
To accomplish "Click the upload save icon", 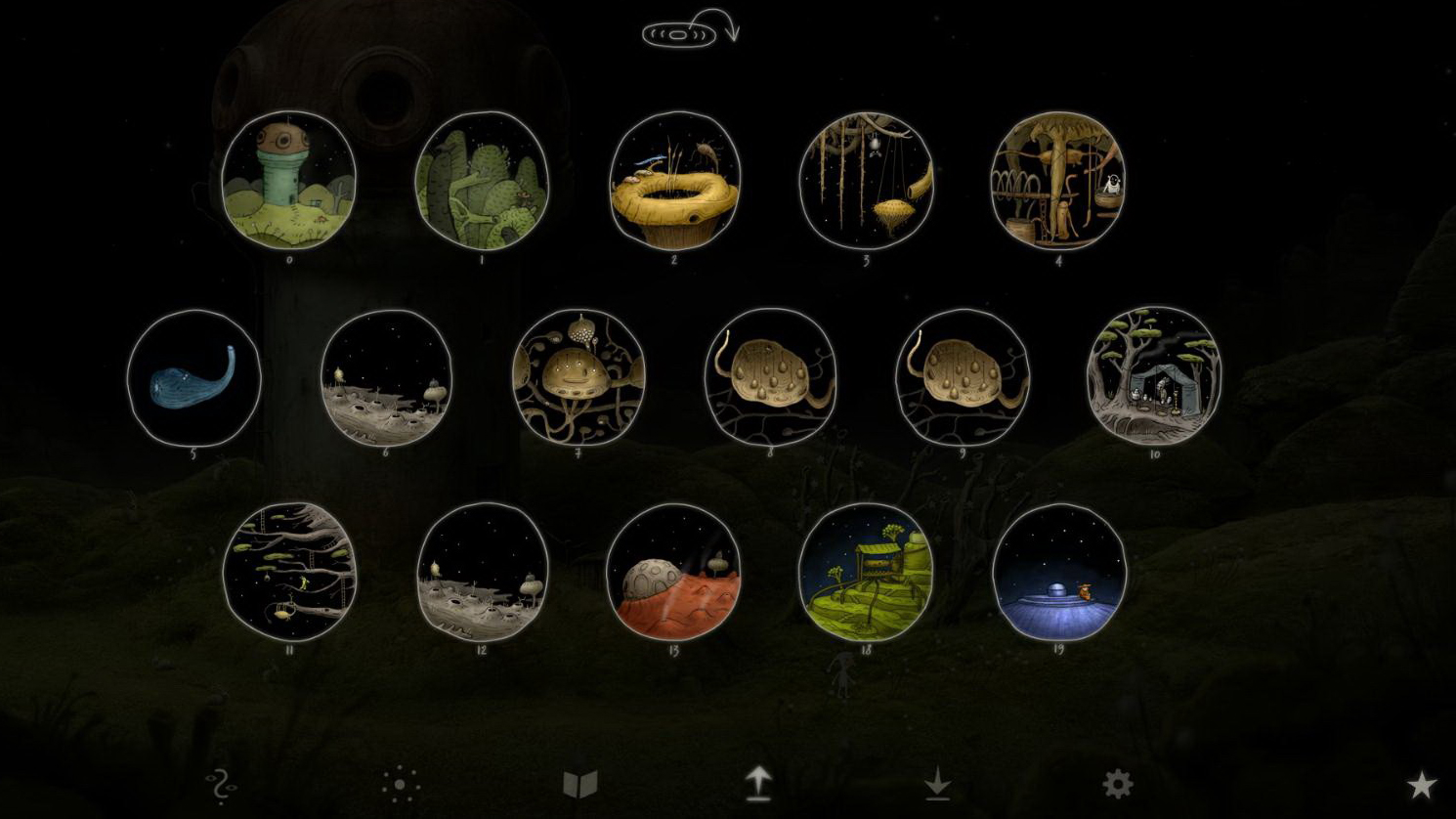I will (x=760, y=782).
